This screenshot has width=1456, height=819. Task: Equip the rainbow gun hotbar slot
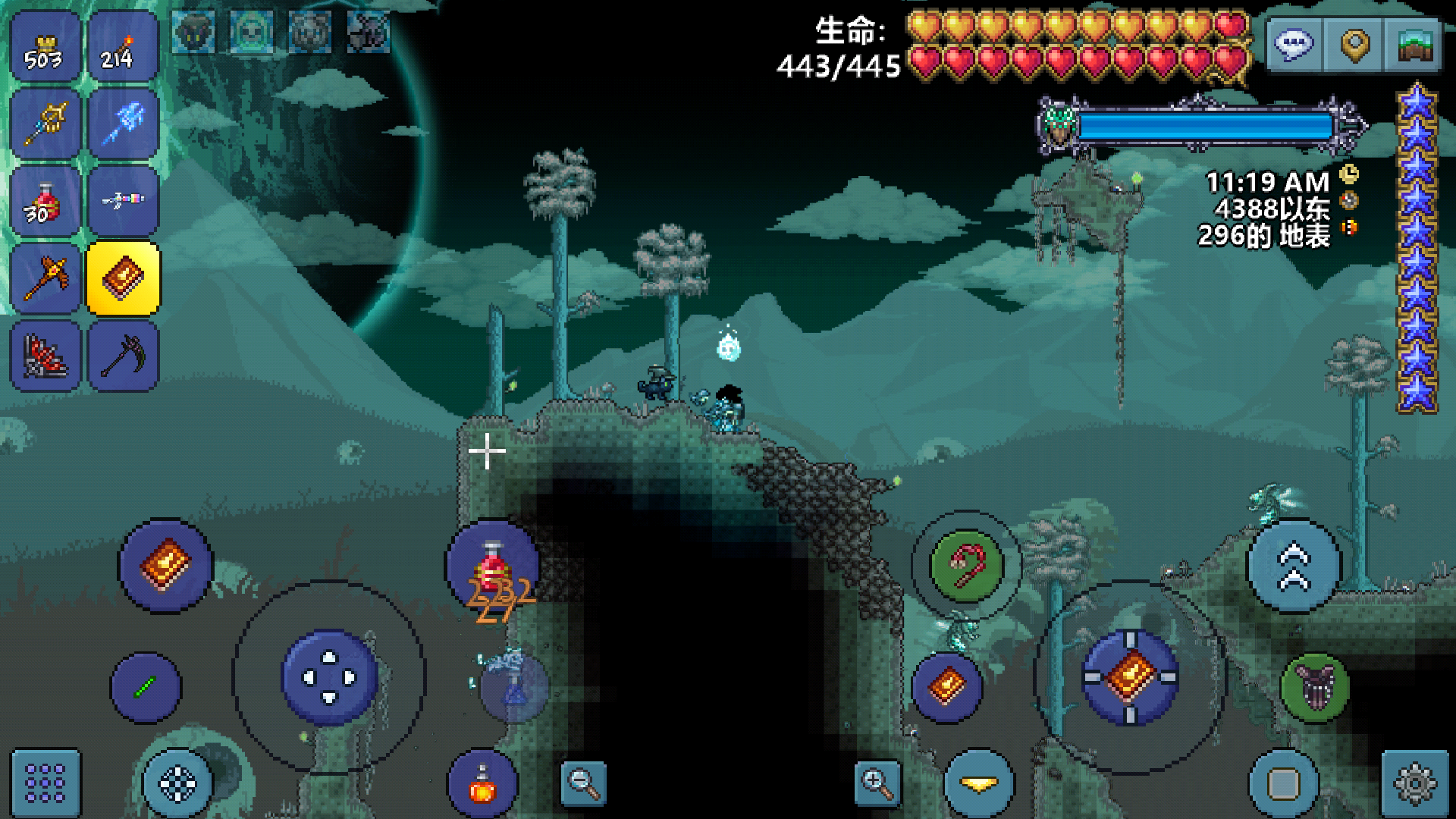tap(123, 202)
